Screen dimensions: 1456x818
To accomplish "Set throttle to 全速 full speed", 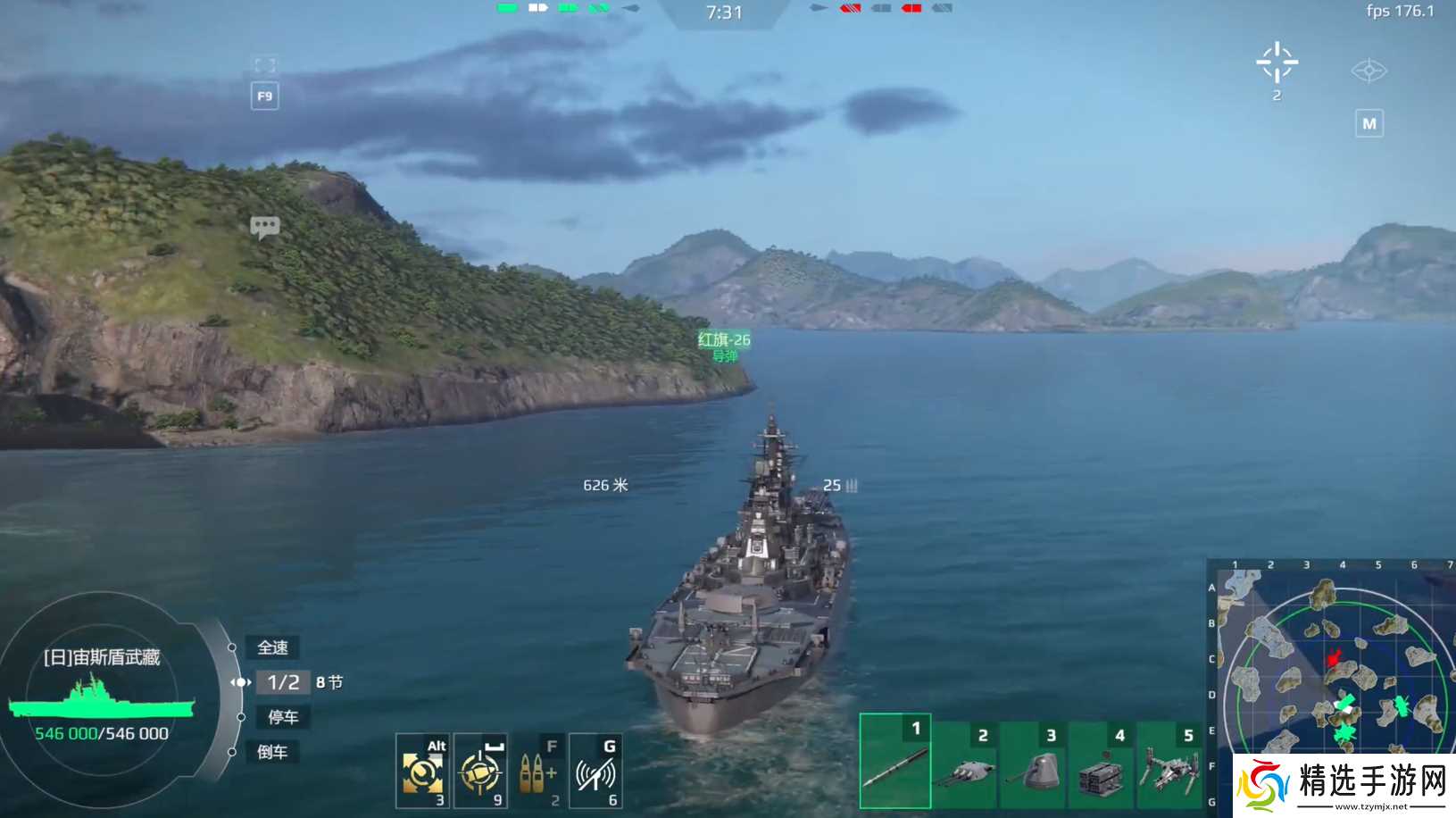I will [x=273, y=647].
